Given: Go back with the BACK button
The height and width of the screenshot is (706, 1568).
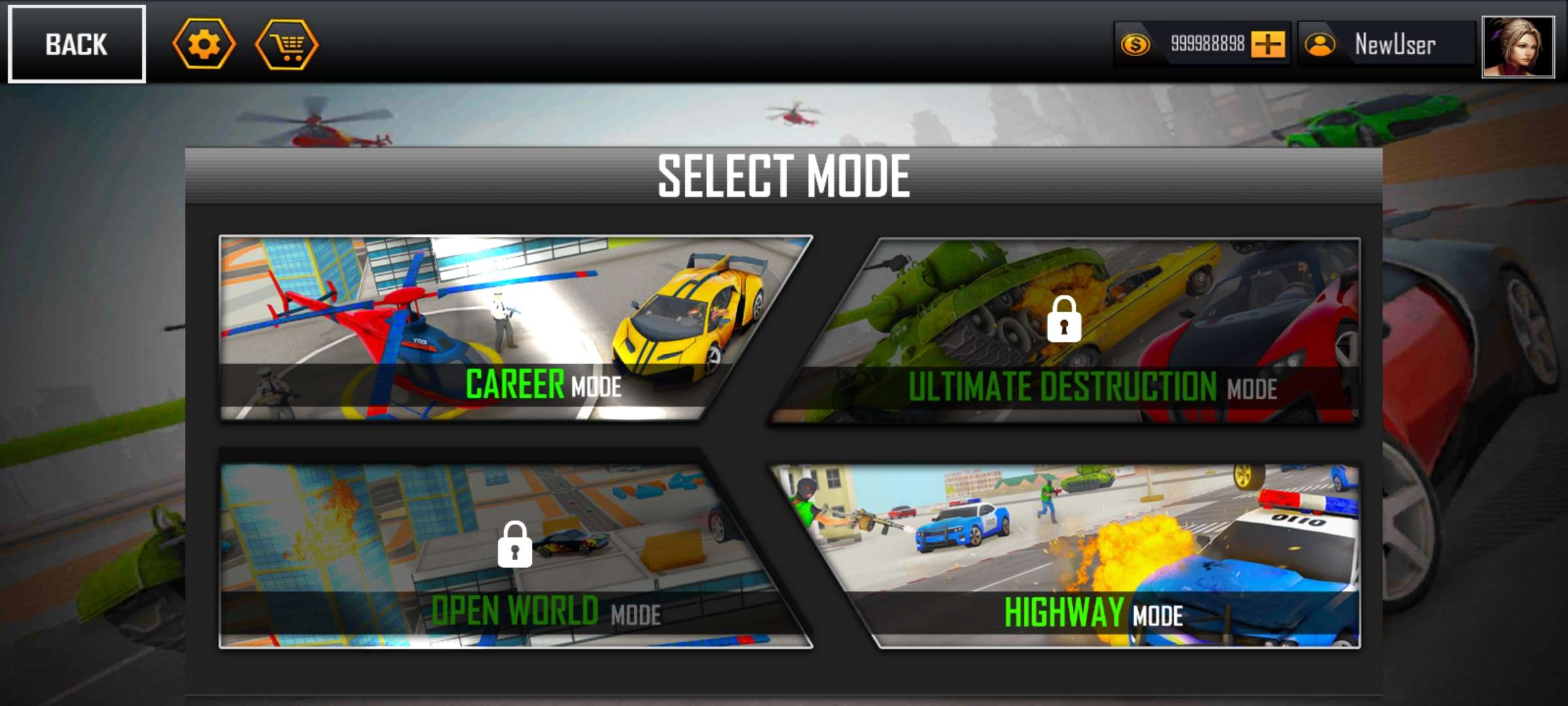Looking at the screenshot, I should click(76, 44).
